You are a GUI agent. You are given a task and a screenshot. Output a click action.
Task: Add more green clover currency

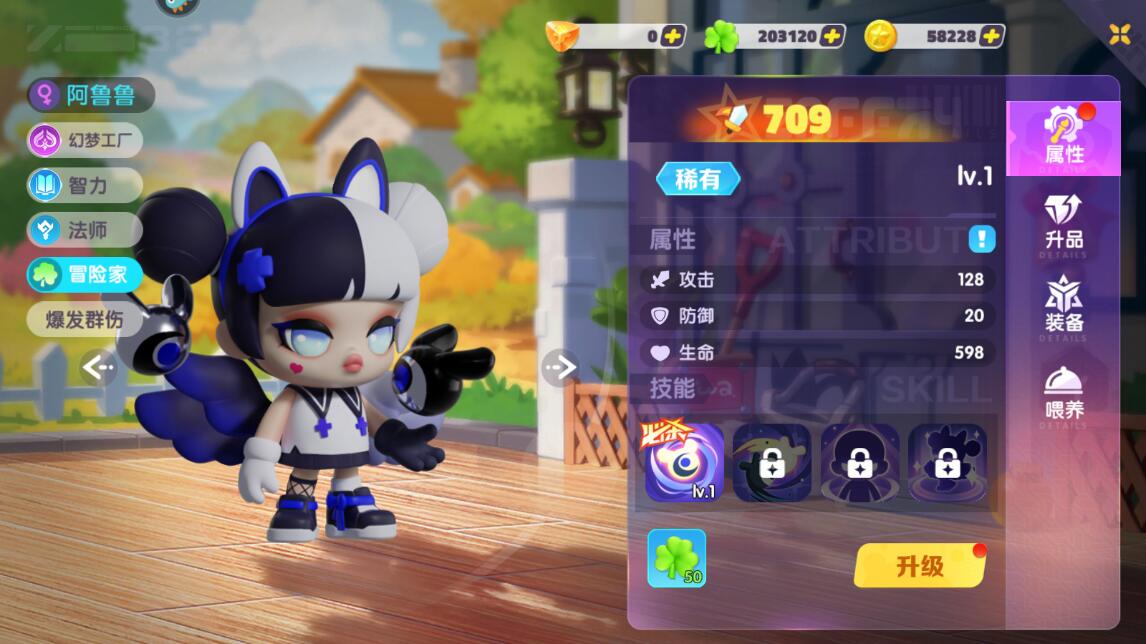tap(832, 36)
